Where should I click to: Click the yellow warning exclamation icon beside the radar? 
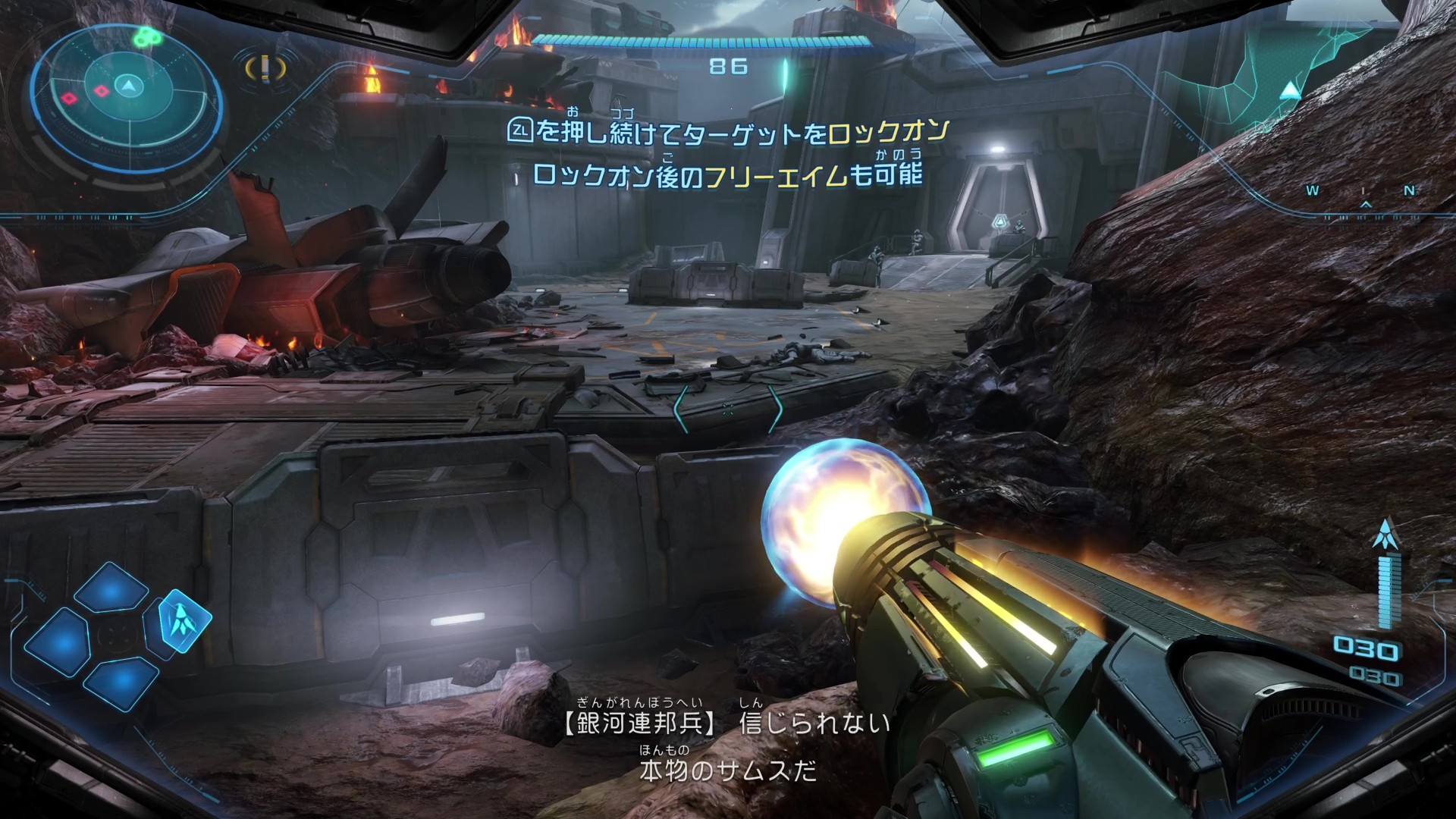(x=265, y=68)
